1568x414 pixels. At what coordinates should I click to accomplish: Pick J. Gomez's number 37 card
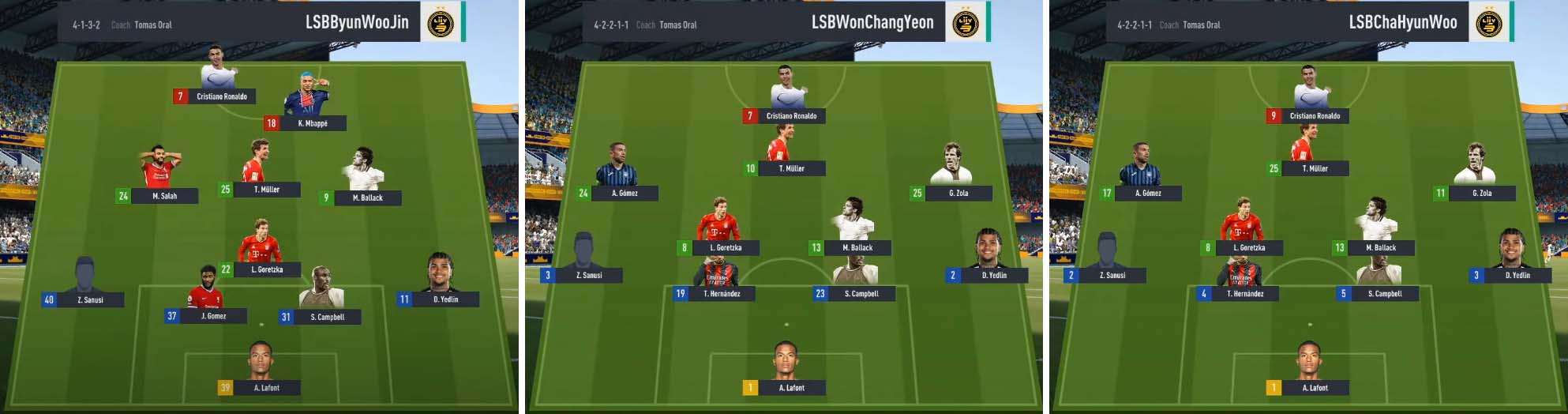[x=205, y=316]
